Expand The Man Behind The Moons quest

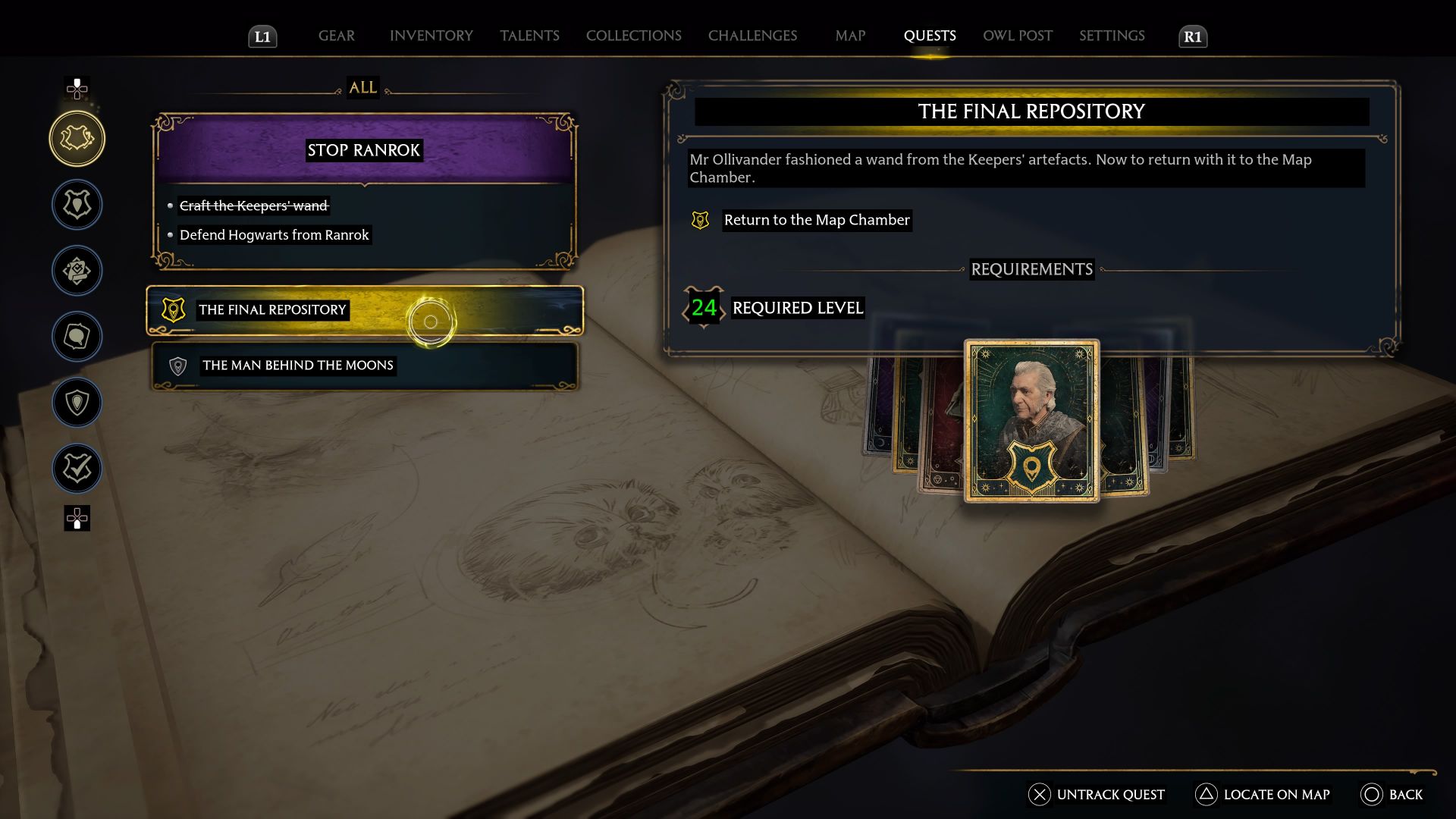[x=296, y=365]
